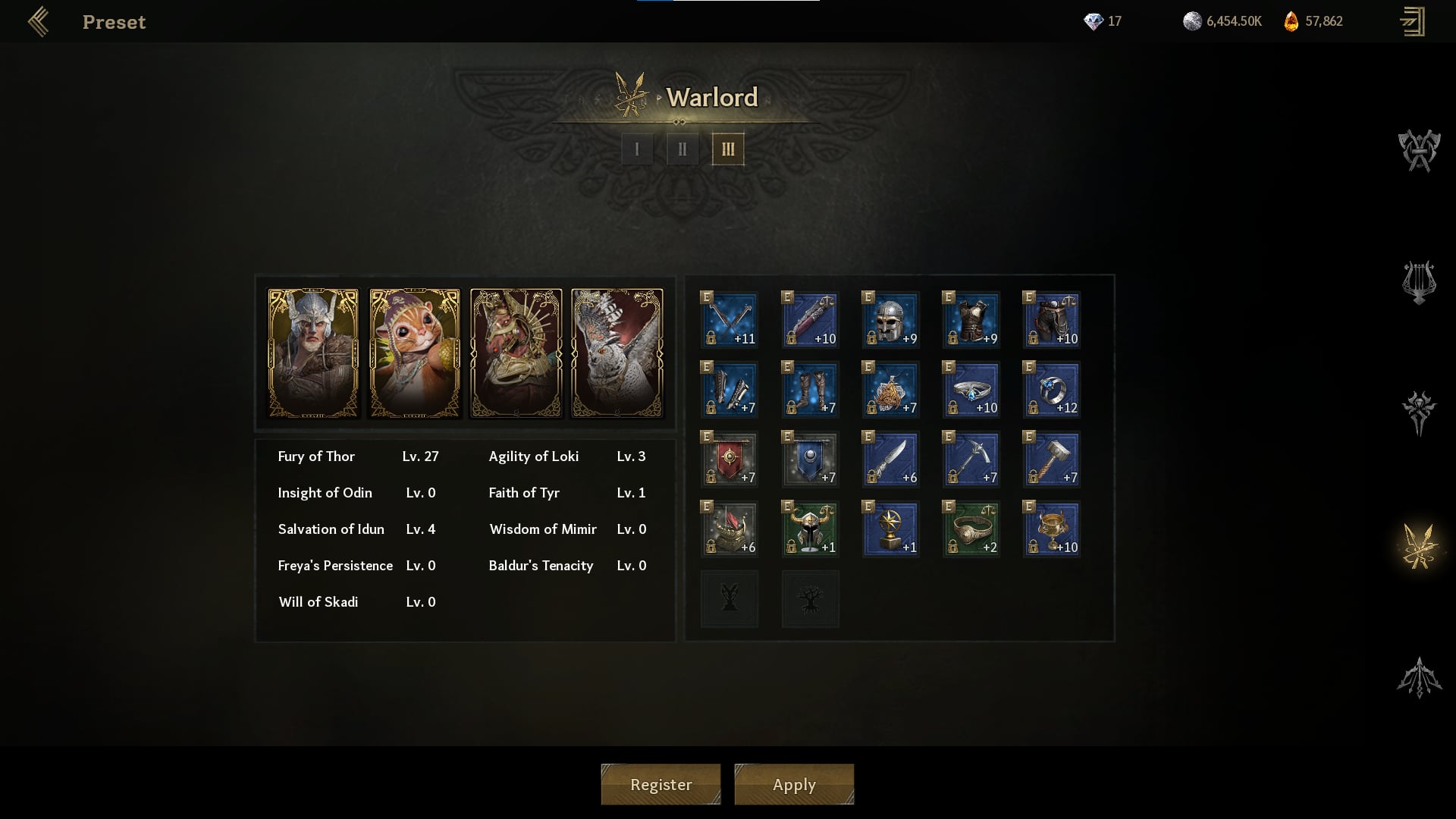Image resolution: width=1456 pixels, height=819 pixels.
Task: Choose the +7 hammer equipment slot
Action: (1051, 460)
